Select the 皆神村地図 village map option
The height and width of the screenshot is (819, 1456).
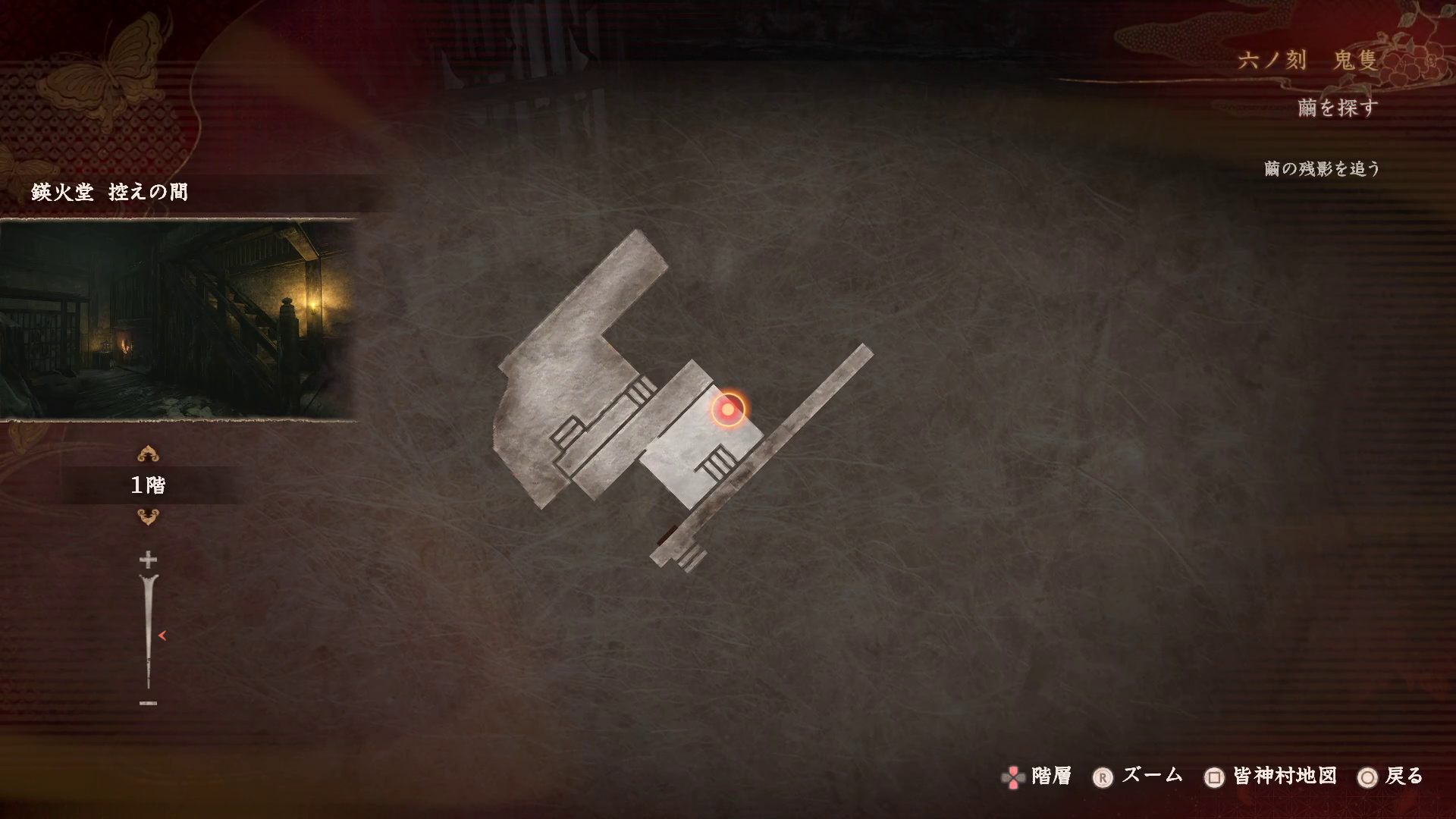[1271, 777]
